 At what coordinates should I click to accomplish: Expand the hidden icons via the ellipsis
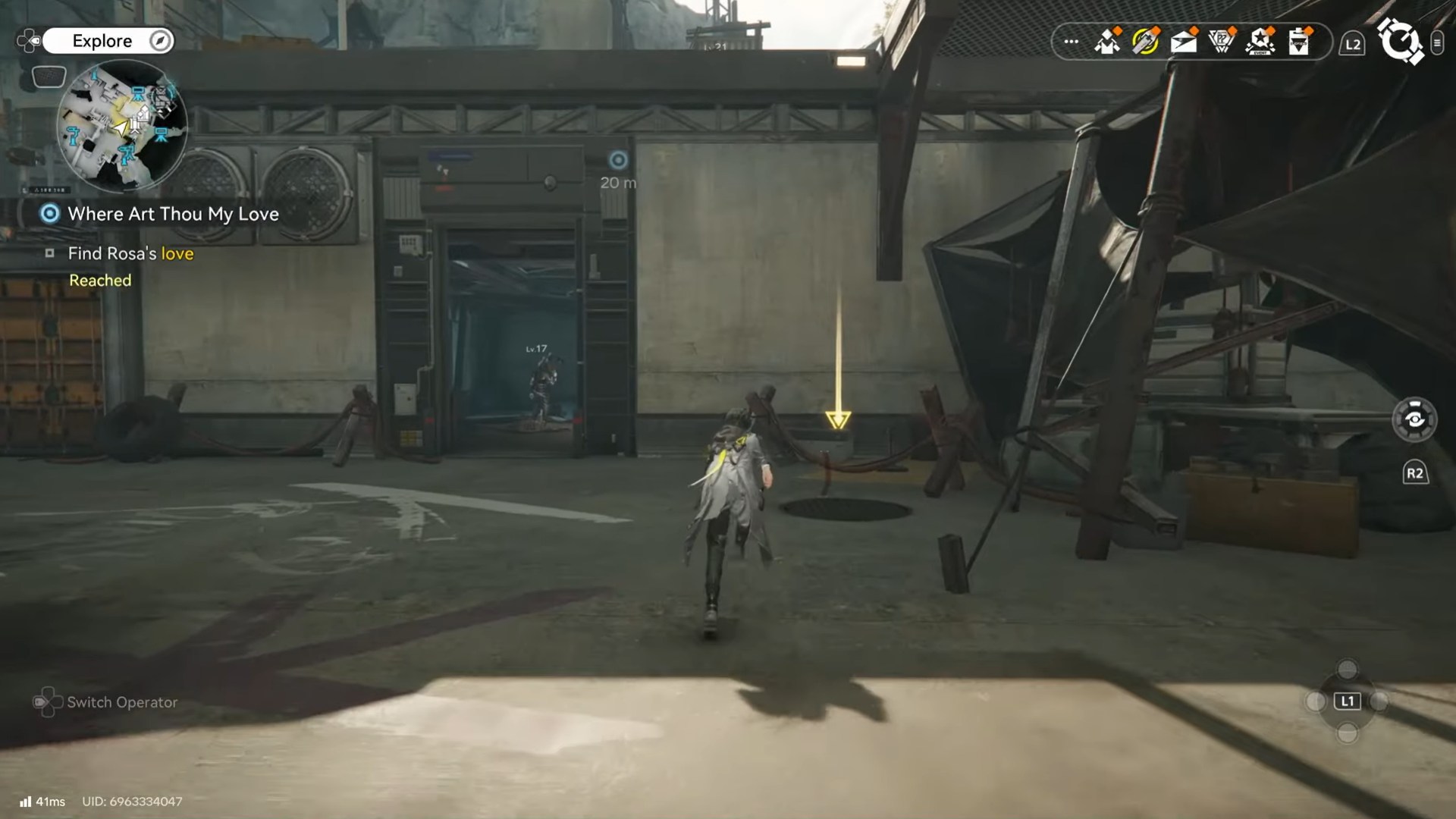click(x=1070, y=43)
